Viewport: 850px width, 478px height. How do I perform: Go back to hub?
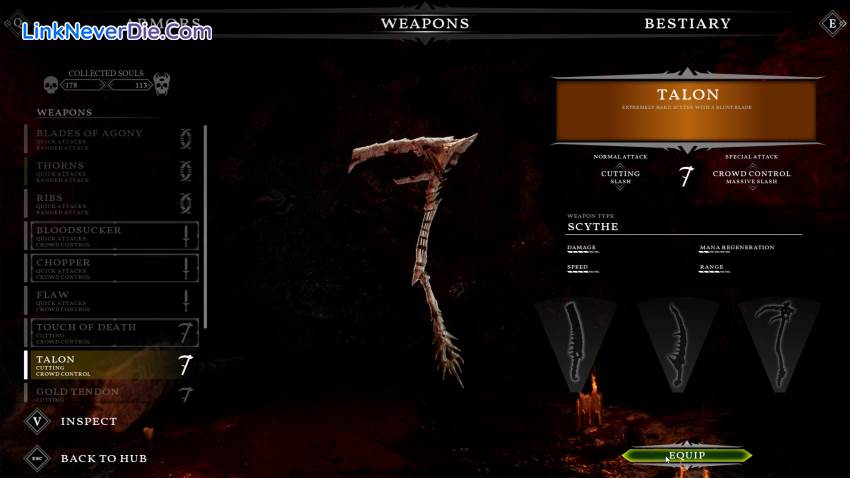(103, 458)
